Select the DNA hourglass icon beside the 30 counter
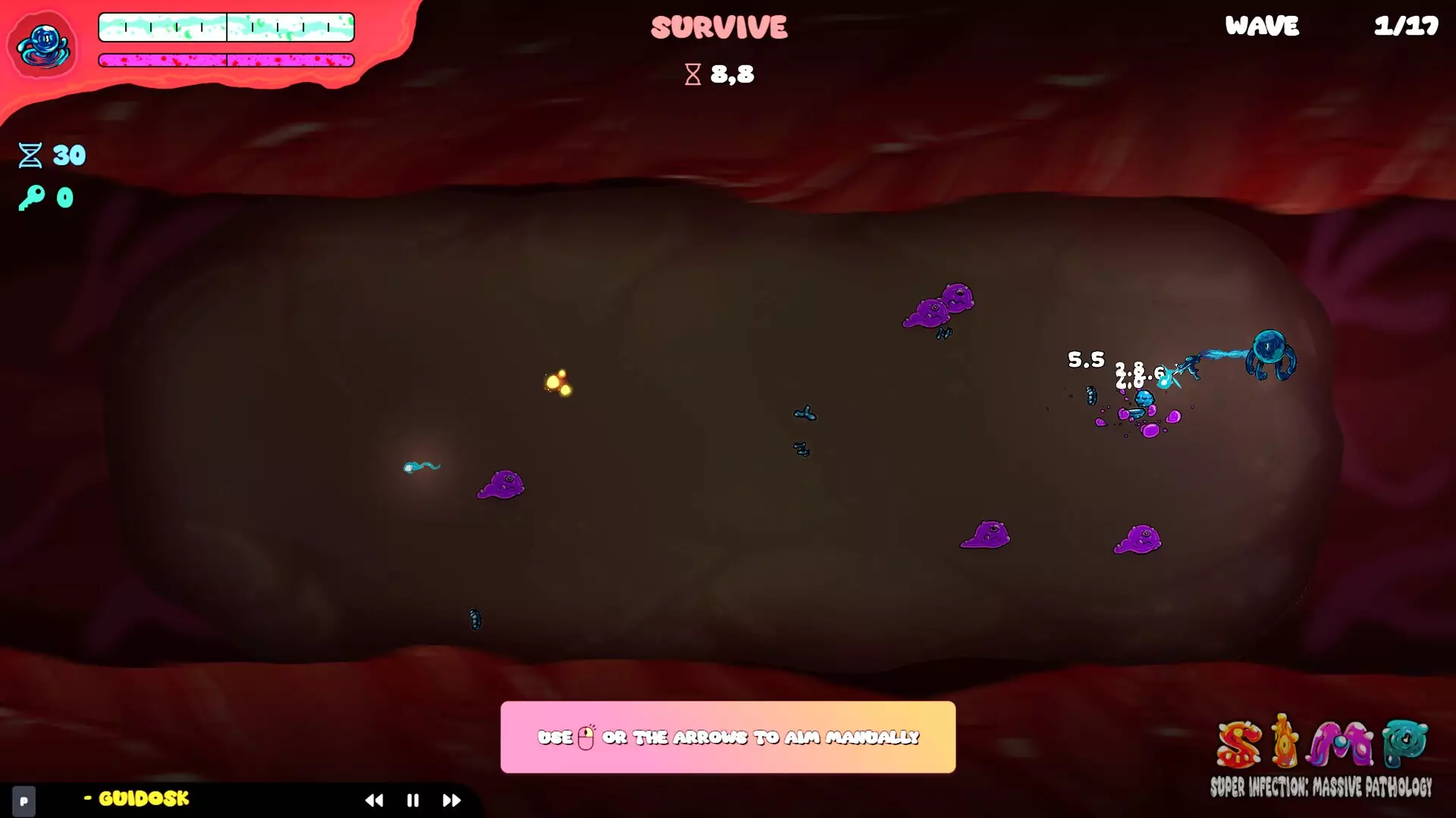This screenshot has width=1456, height=818. [x=29, y=155]
